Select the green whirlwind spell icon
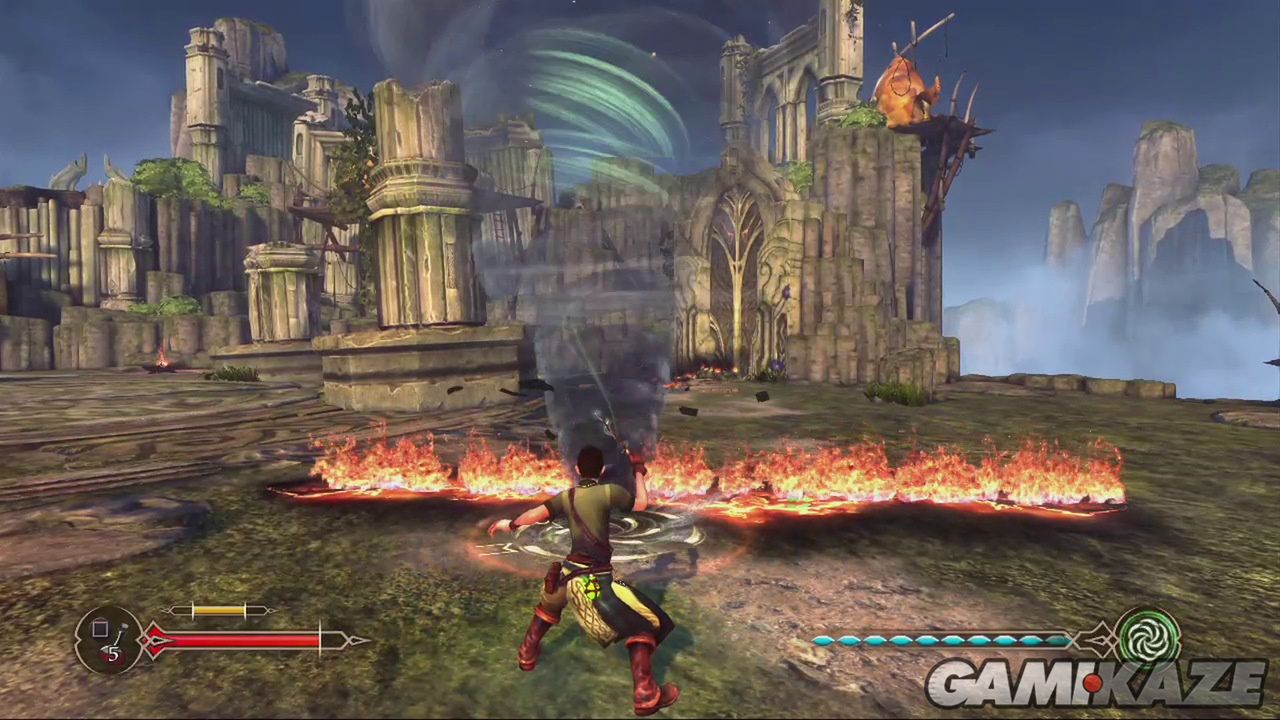1280x720 pixels. [x=1147, y=637]
